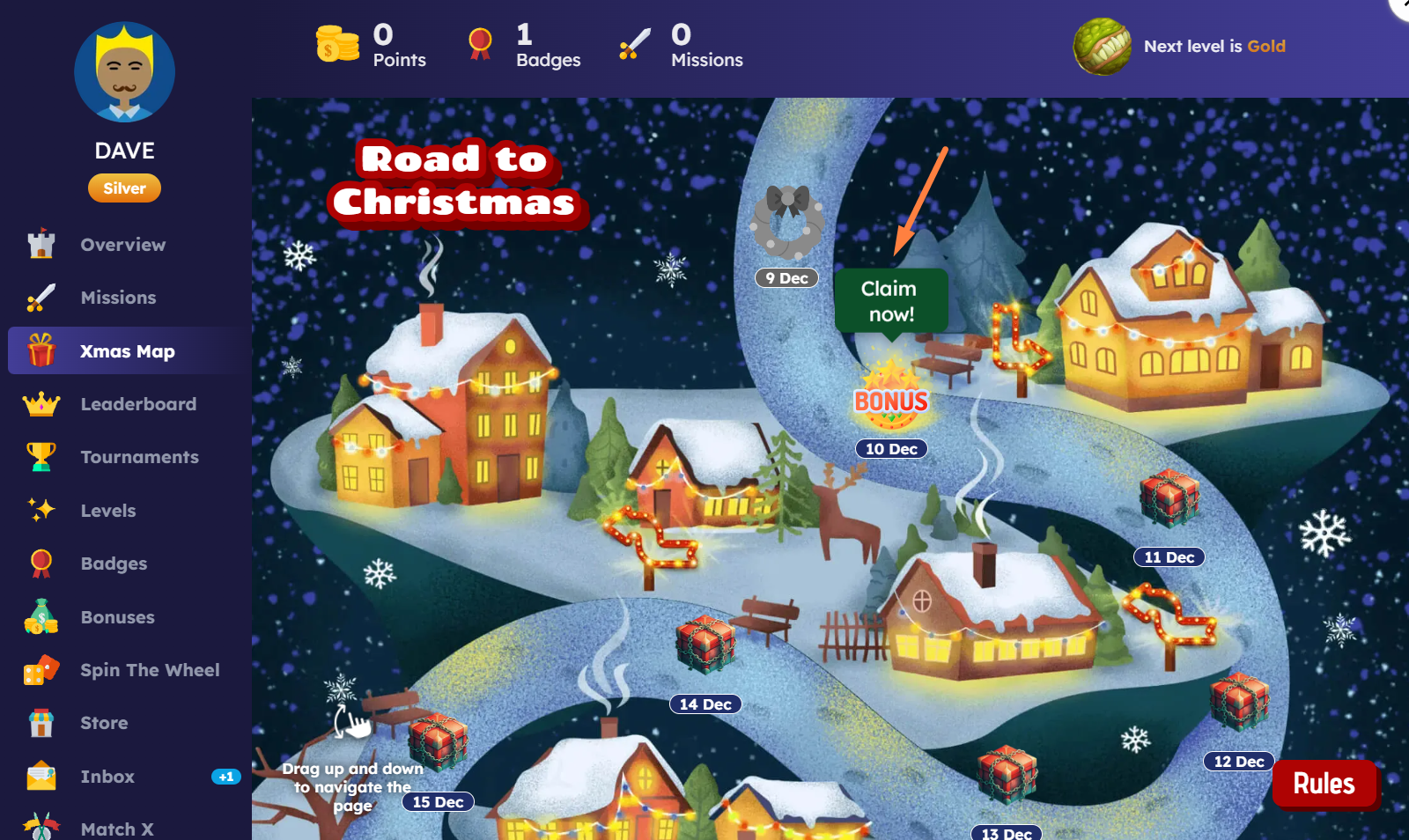The width and height of the screenshot is (1409, 840).
Task: Open the Inbox with new message
Action: (x=107, y=777)
